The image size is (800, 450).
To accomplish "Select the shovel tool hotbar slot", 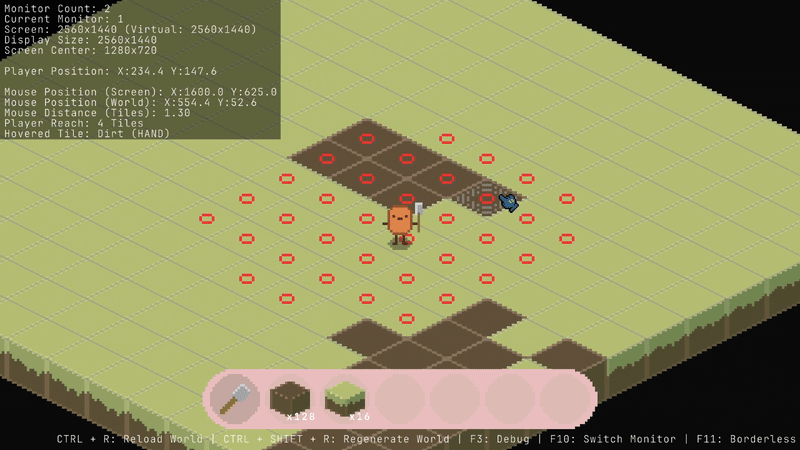I will click(x=236, y=399).
